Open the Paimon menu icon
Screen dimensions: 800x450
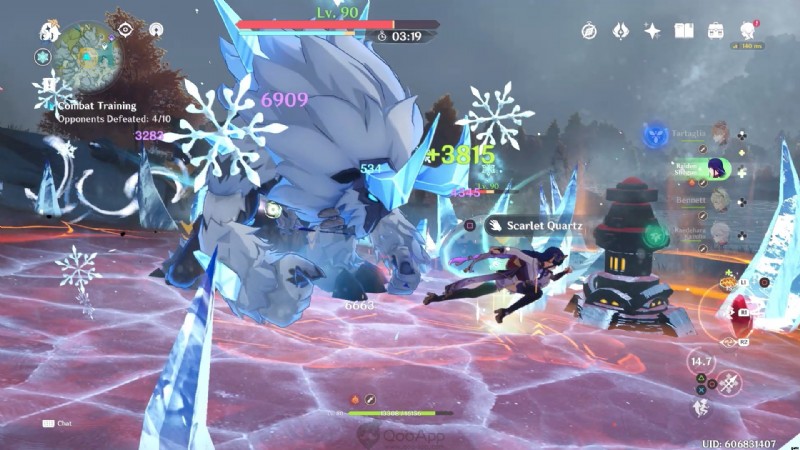(x=48, y=31)
